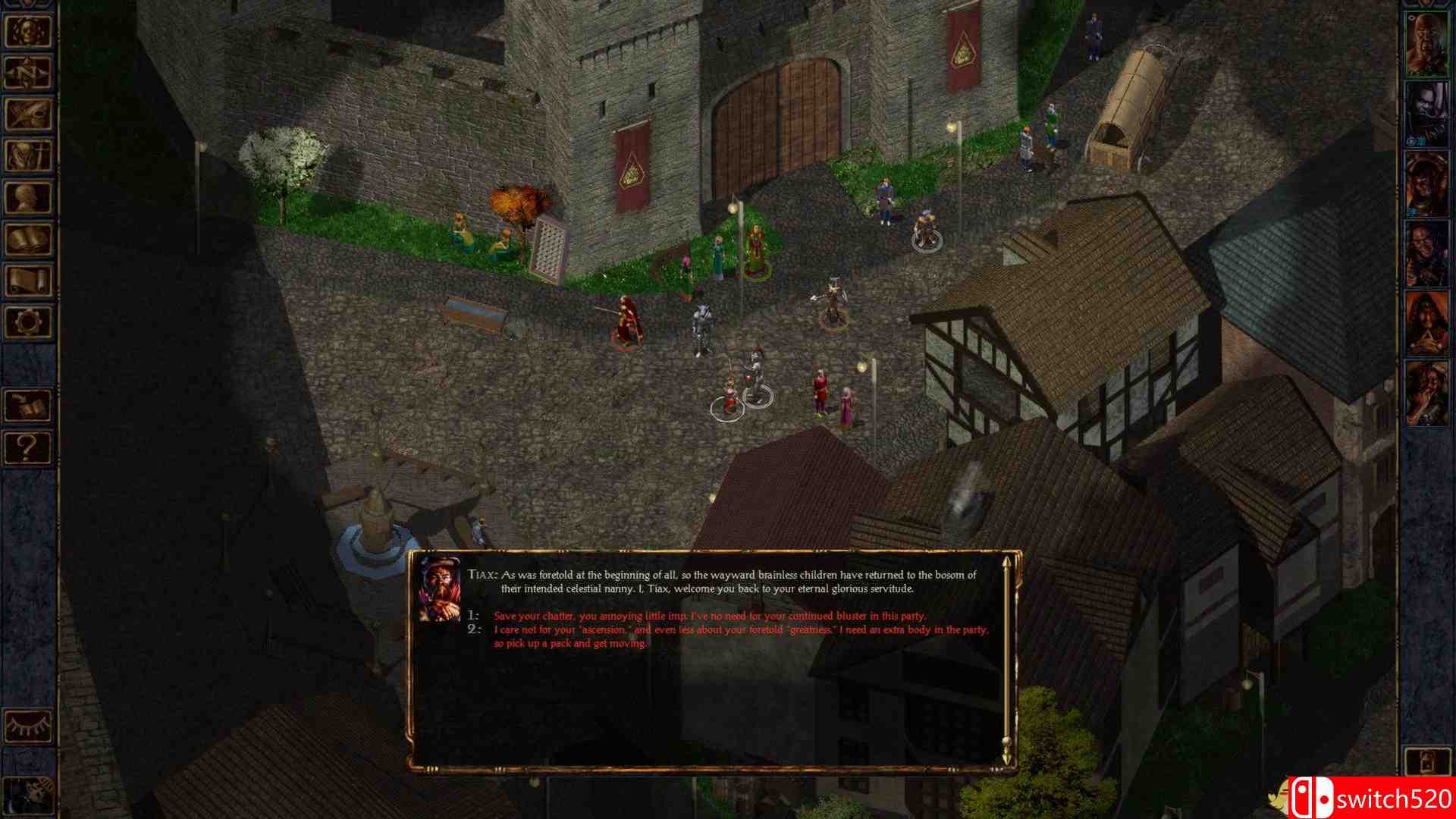Open the journal quill icon
The width and height of the screenshot is (1456, 819).
[x=29, y=114]
